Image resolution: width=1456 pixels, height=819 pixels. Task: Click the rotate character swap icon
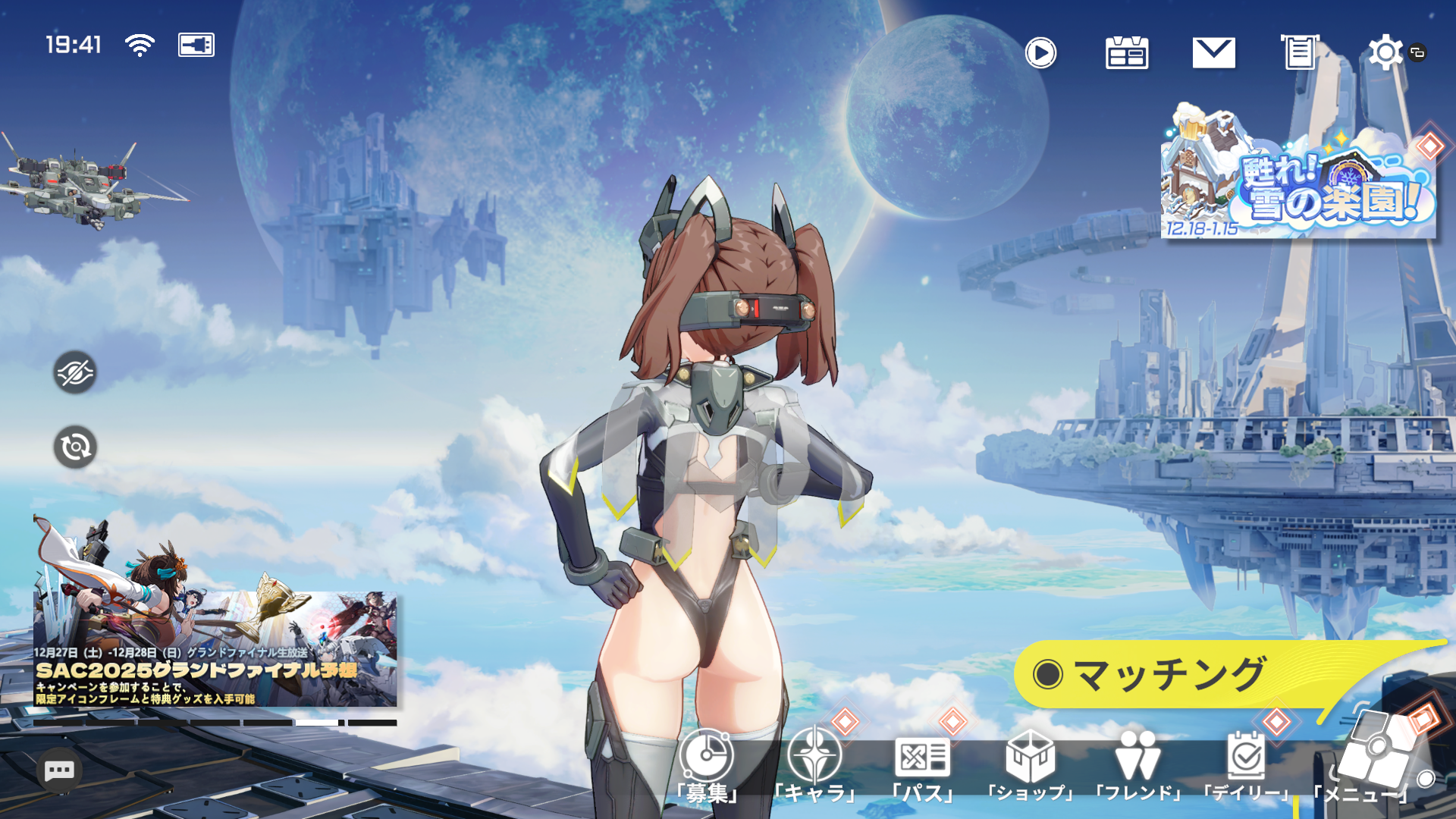point(75,447)
